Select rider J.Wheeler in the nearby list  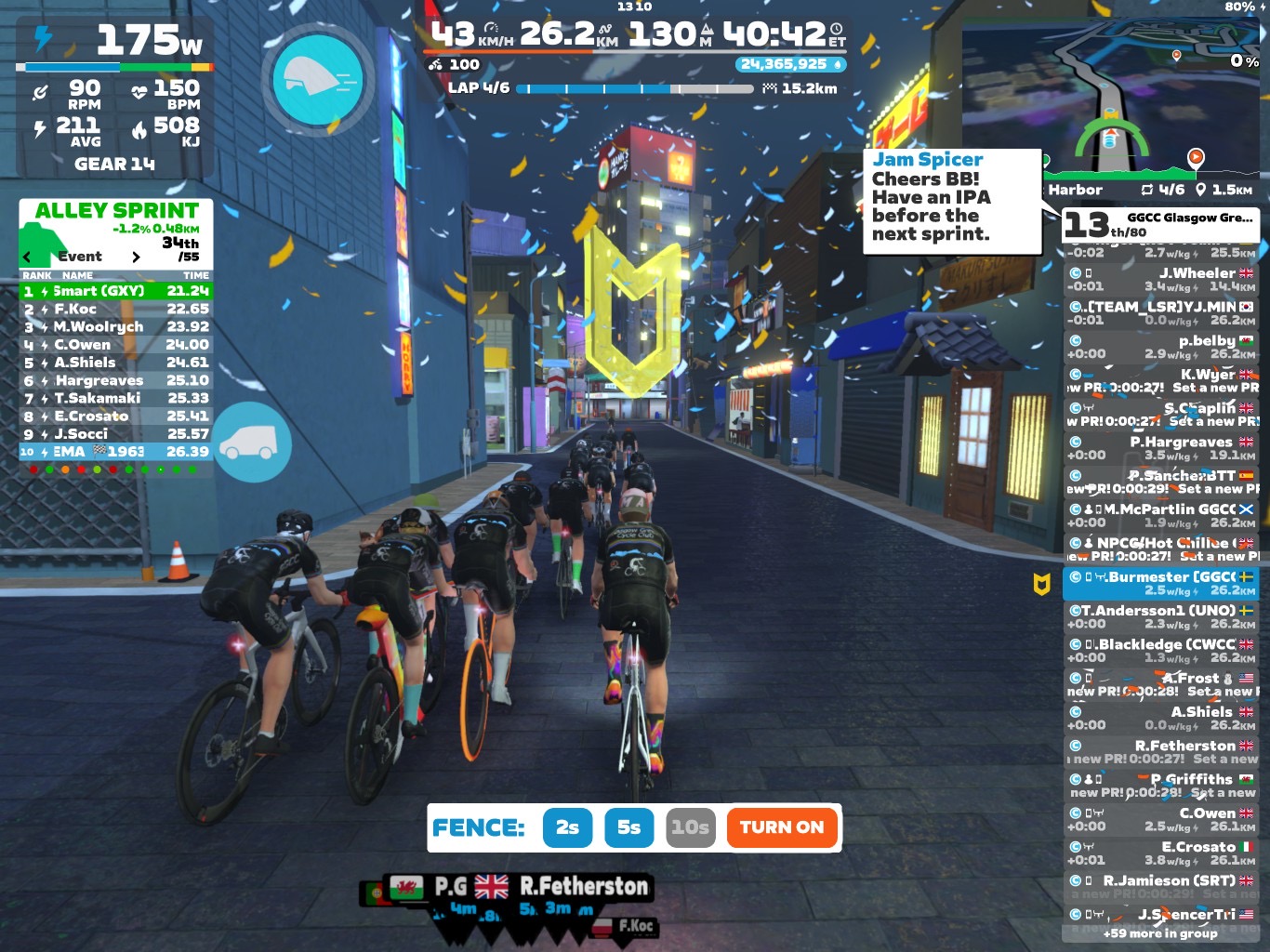coord(1160,279)
